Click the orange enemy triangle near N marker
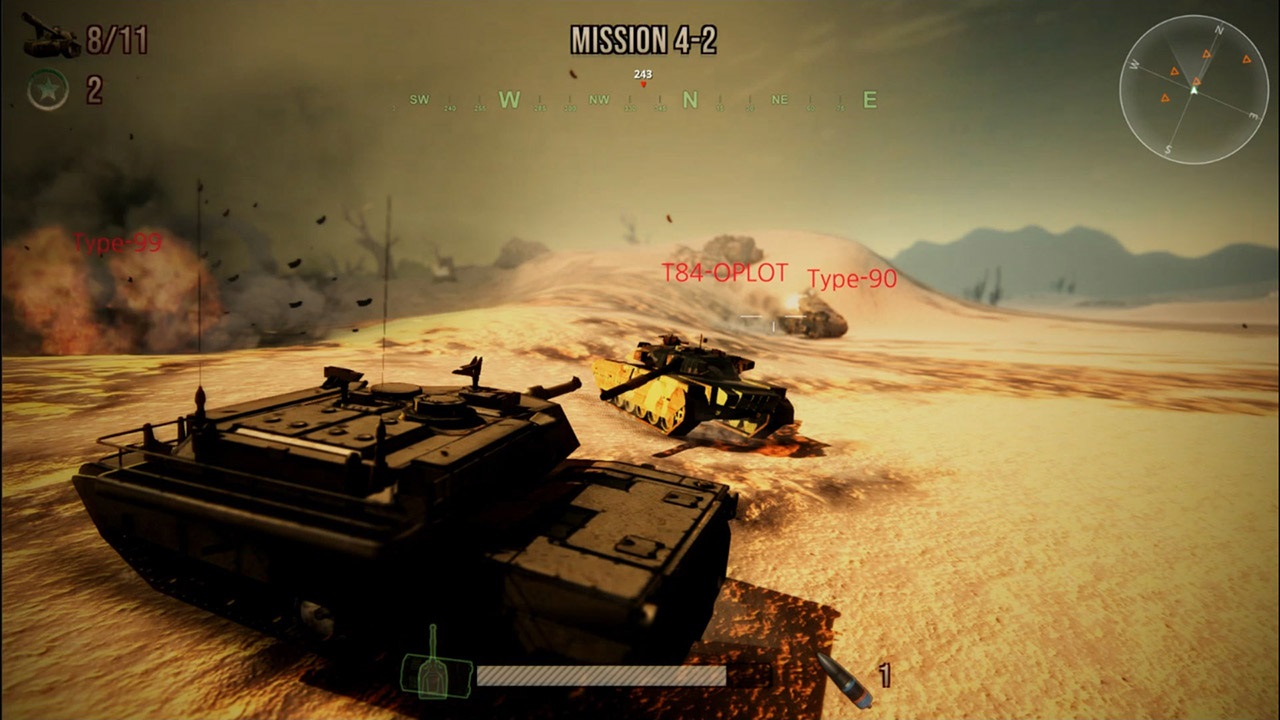Screen dimensions: 1280x720 pyautogui.click(x=1206, y=54)
